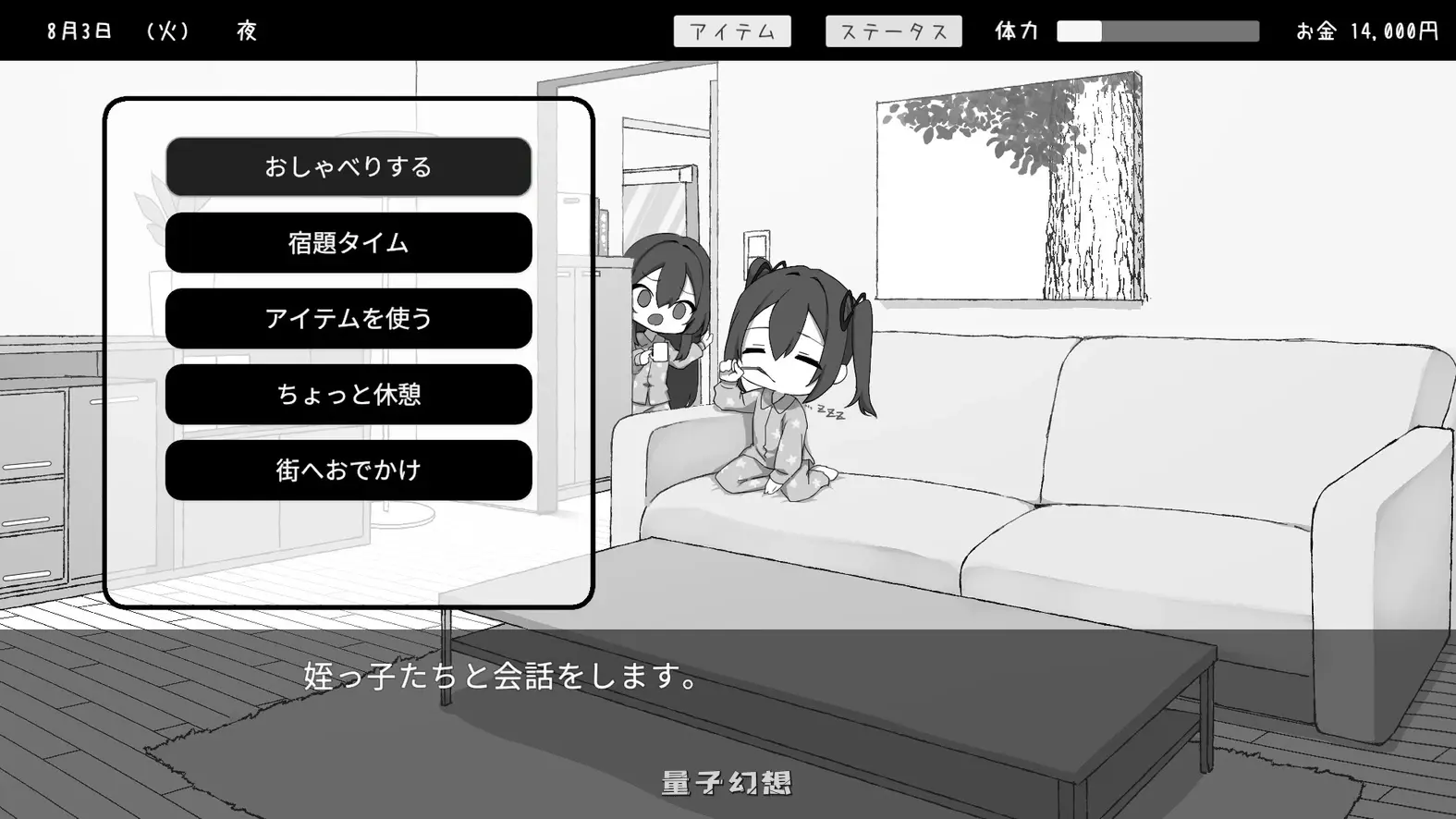1456x819 pixels.
Task: Click the 8月3日 date display
Action: click(x=79, y=28)
